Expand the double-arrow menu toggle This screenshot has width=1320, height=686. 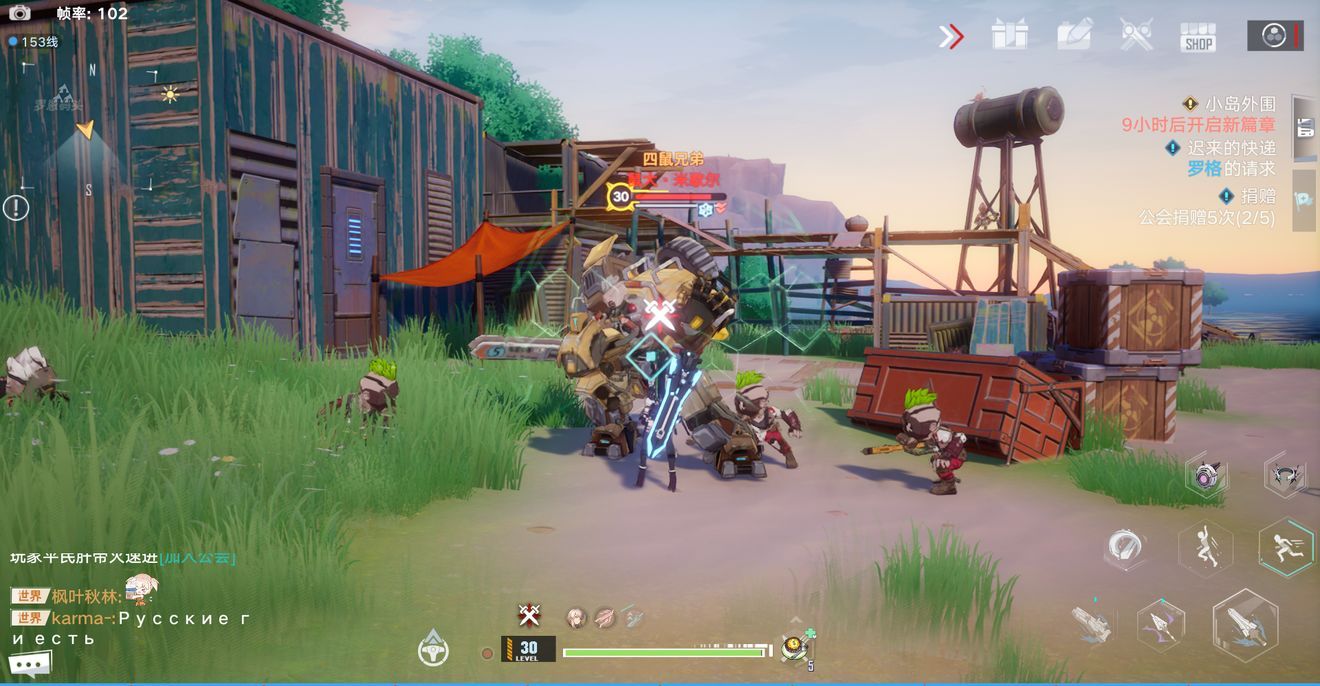coord(950,37)
